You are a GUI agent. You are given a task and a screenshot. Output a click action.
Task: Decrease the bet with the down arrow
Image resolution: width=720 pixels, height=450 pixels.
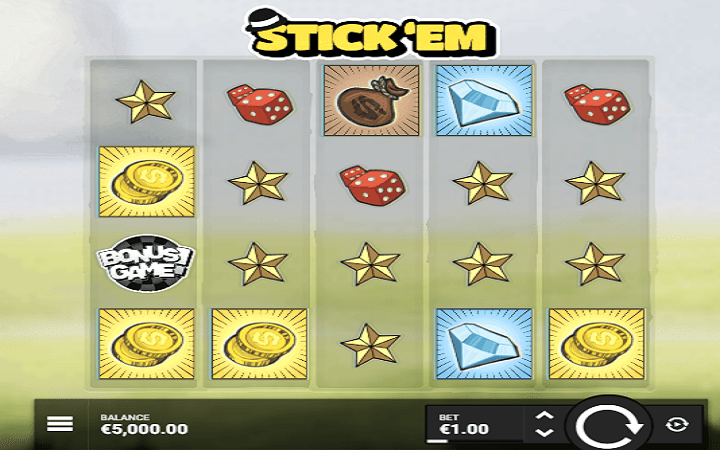[x=544, y=433]
